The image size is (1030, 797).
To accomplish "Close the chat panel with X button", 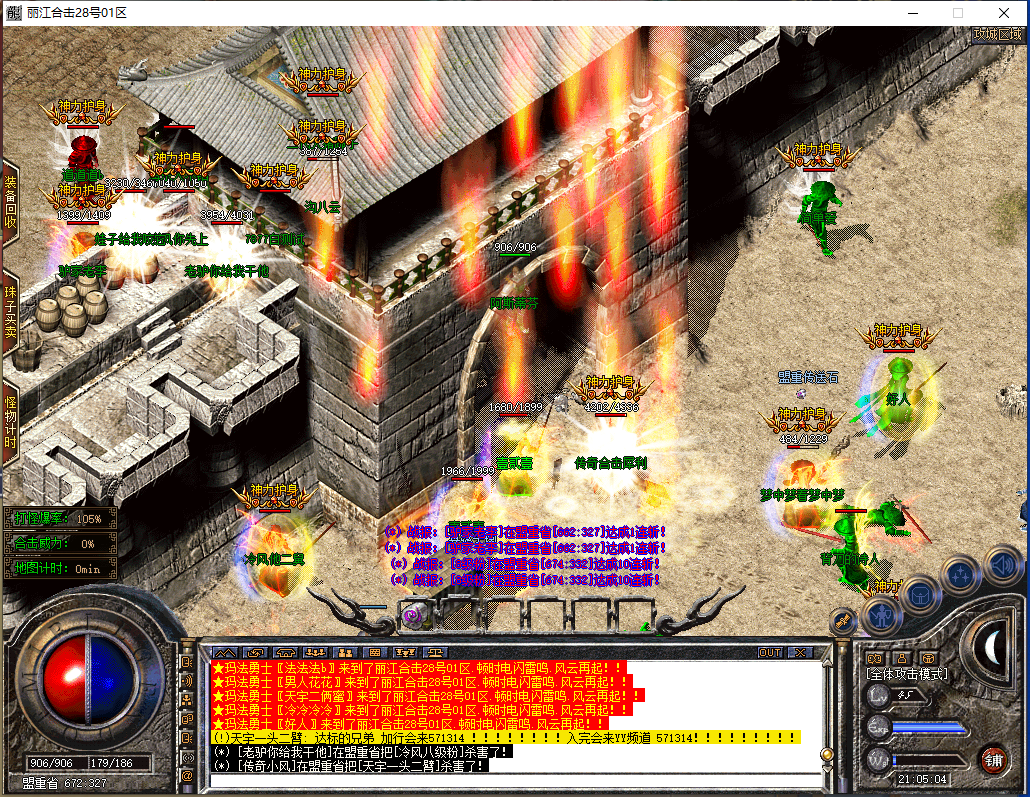I will coord(799,652).
